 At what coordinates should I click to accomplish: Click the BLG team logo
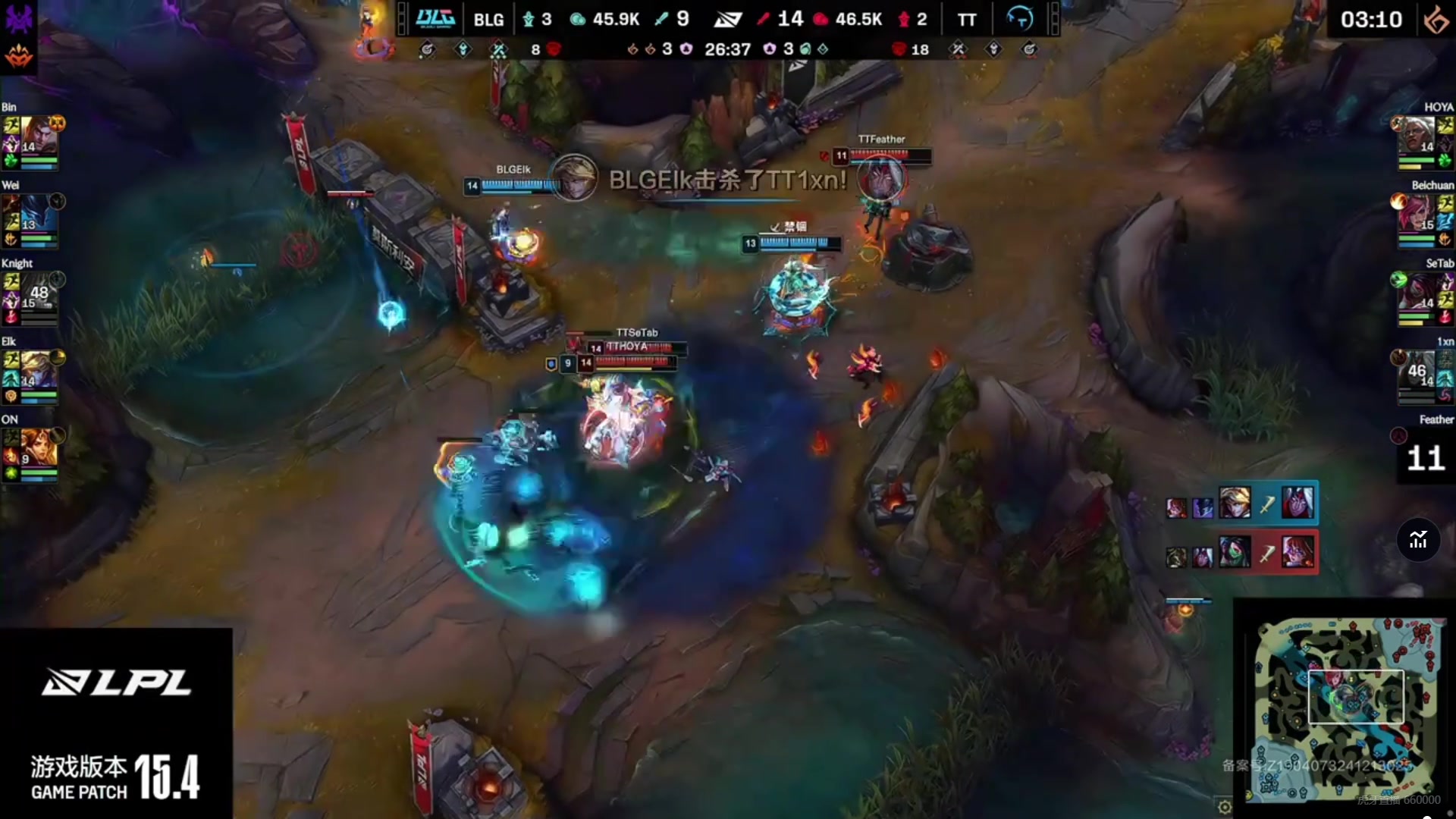click(x=435, y=19)
